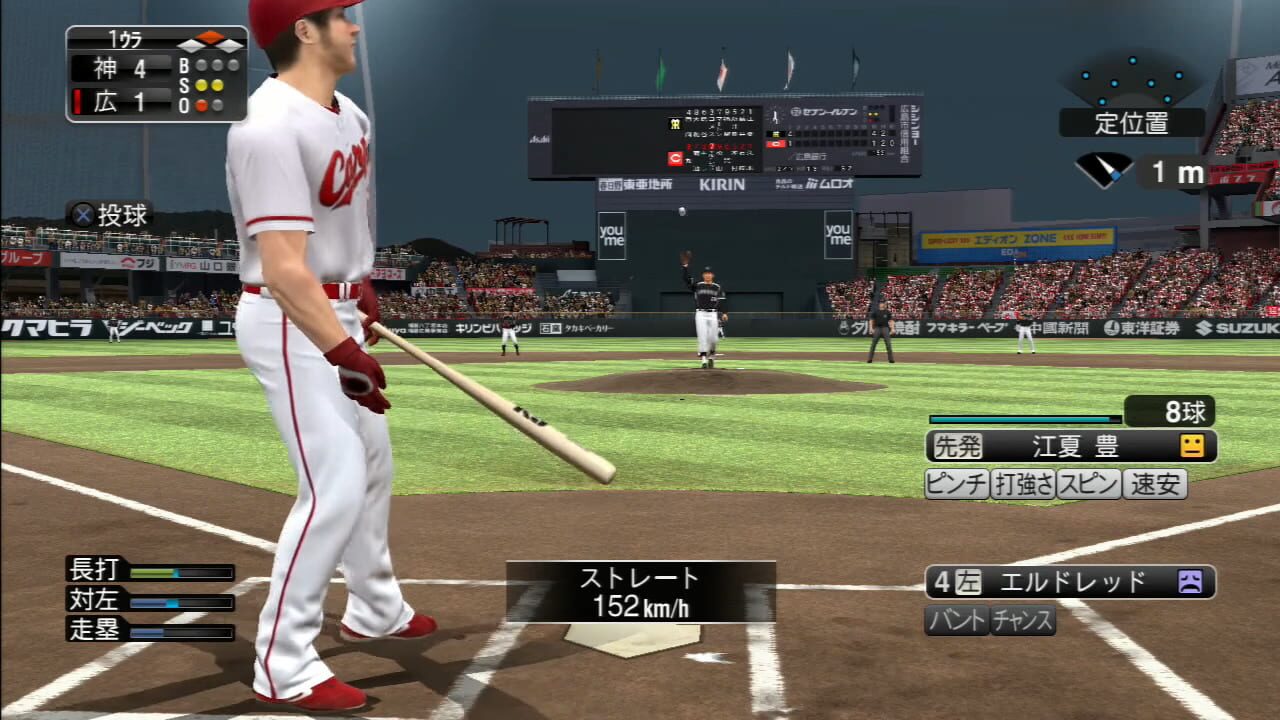Click the home plate wind indicator icon
This screenshot has width=1280, height=720.
pos(1104,170)
